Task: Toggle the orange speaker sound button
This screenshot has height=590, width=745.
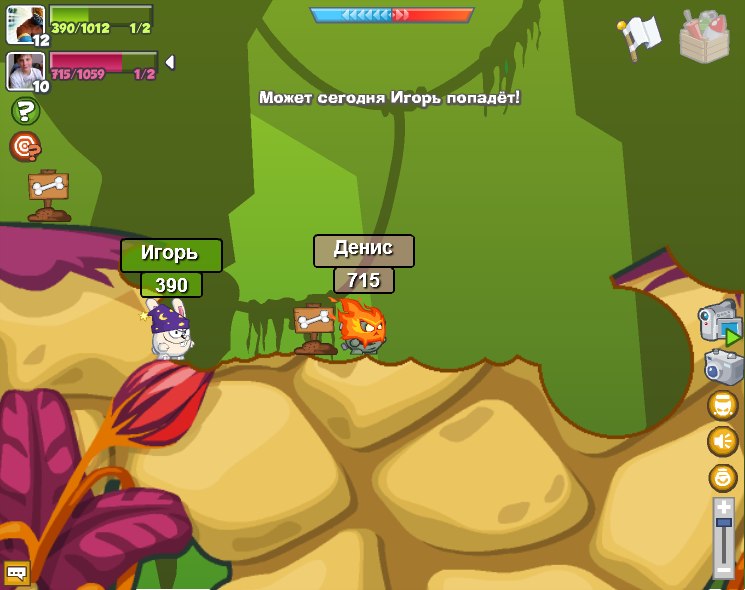Action: point(723,441)
